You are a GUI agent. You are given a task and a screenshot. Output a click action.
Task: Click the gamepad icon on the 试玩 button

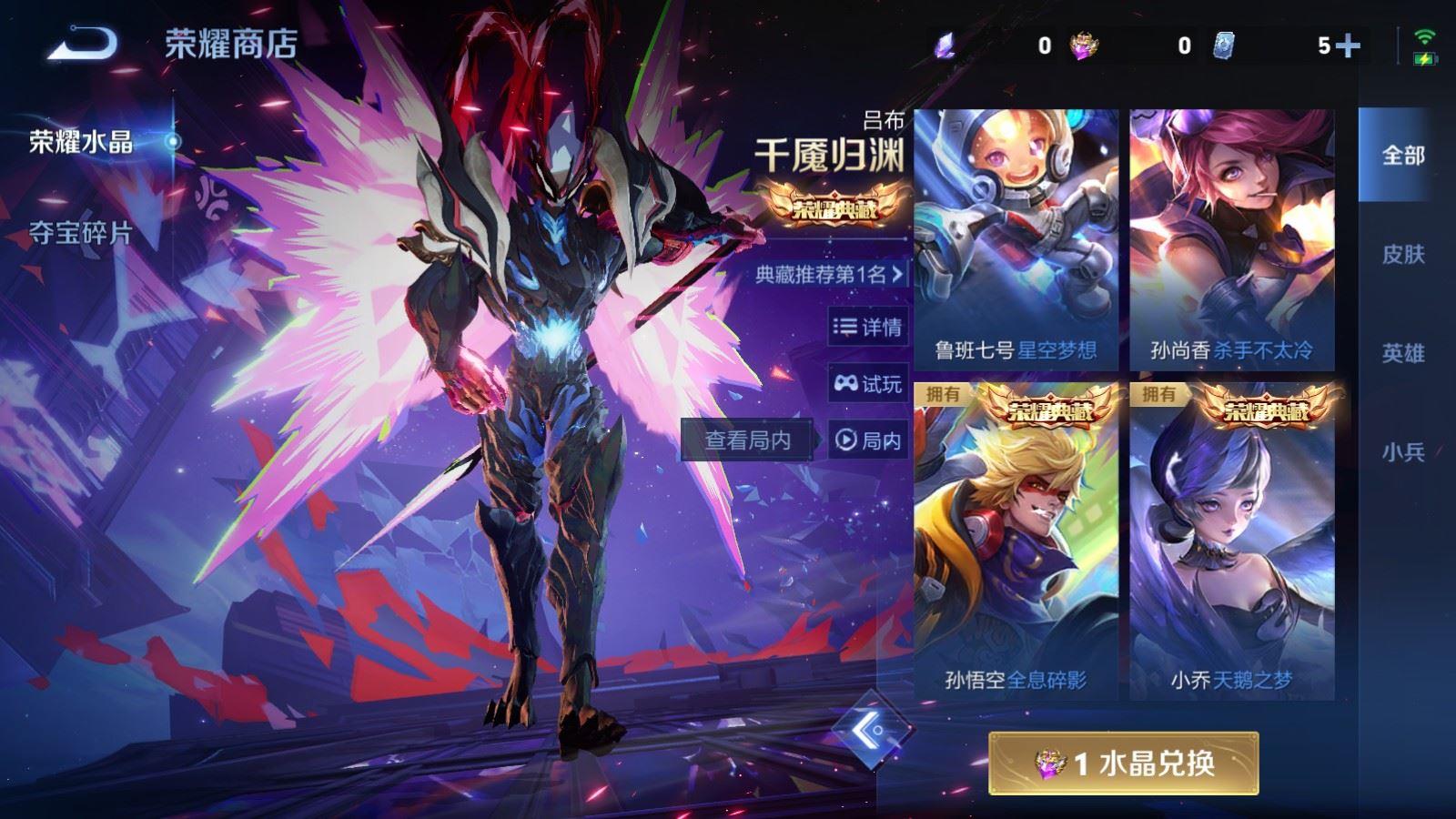847,384
